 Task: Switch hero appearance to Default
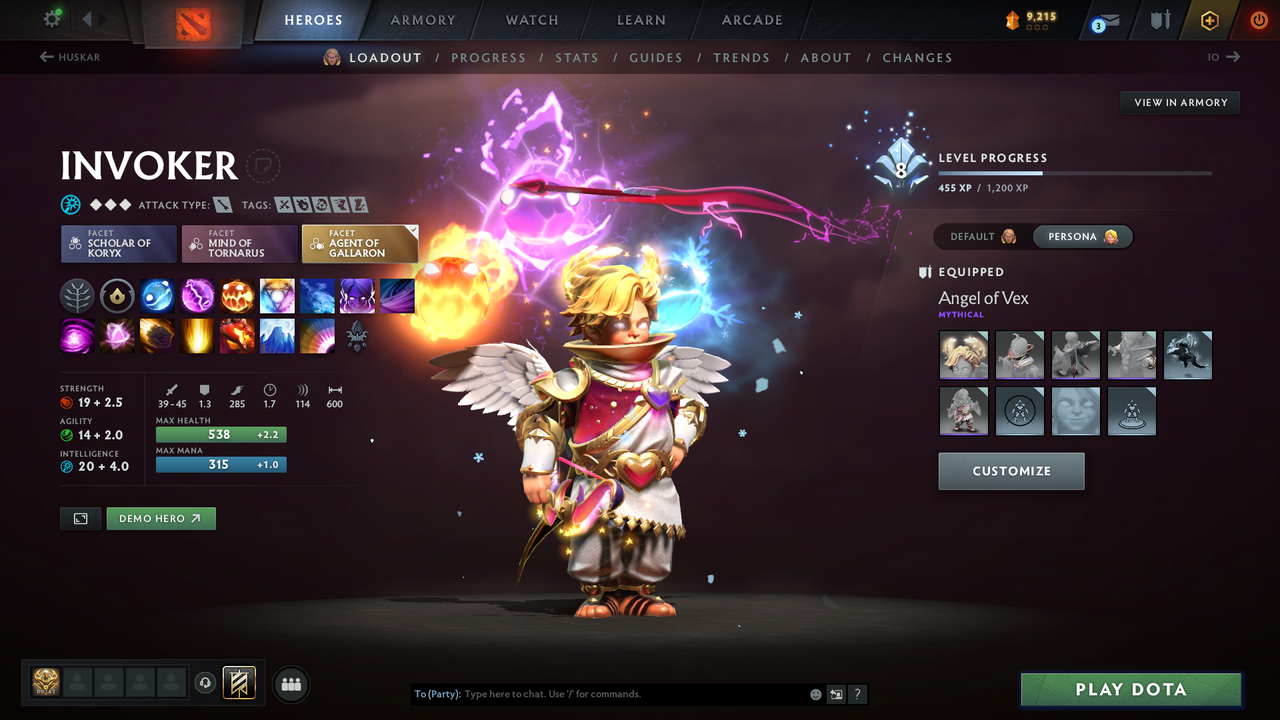click(x=978, y=236)
